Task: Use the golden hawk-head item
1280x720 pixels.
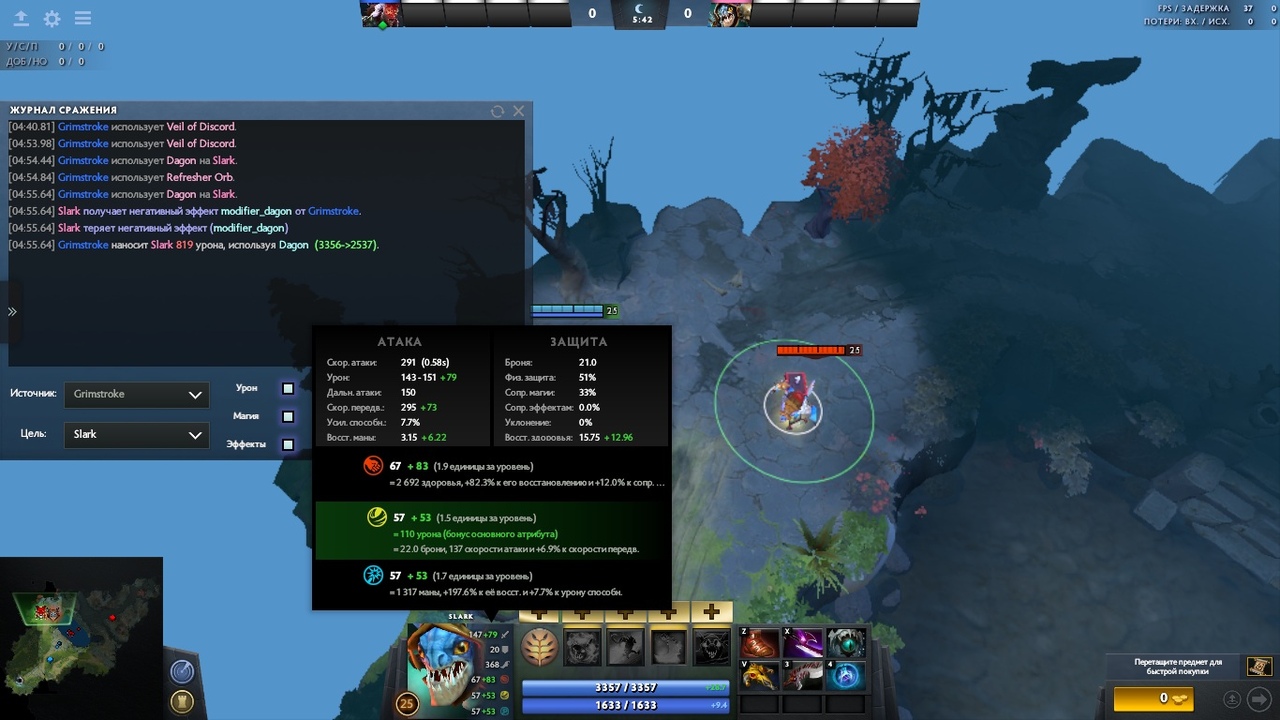Action: pos(761,676)
